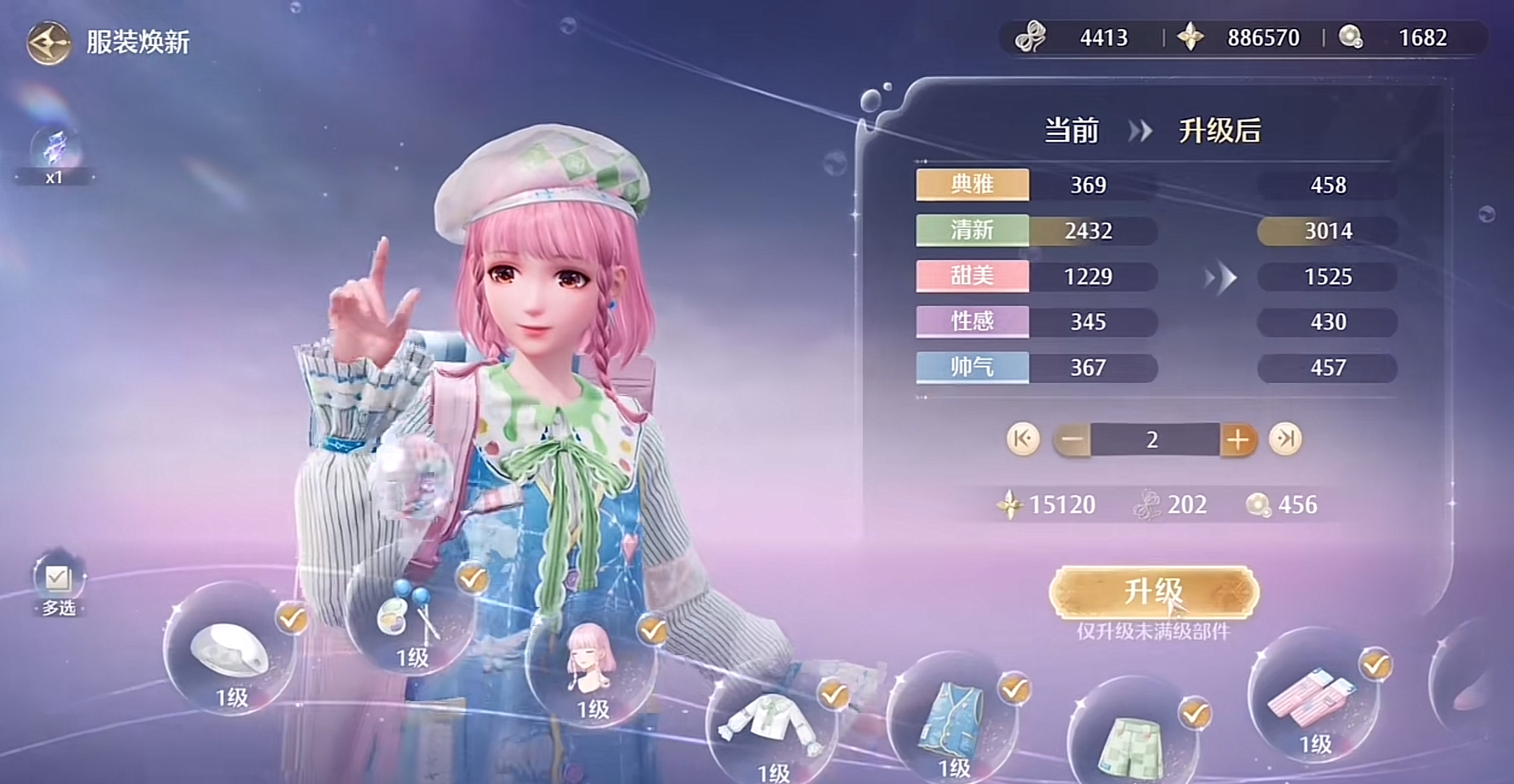This screenshot has height=784, width=1514.
Task: Click the 升级 upgrade button
Action: (1153, 592)
